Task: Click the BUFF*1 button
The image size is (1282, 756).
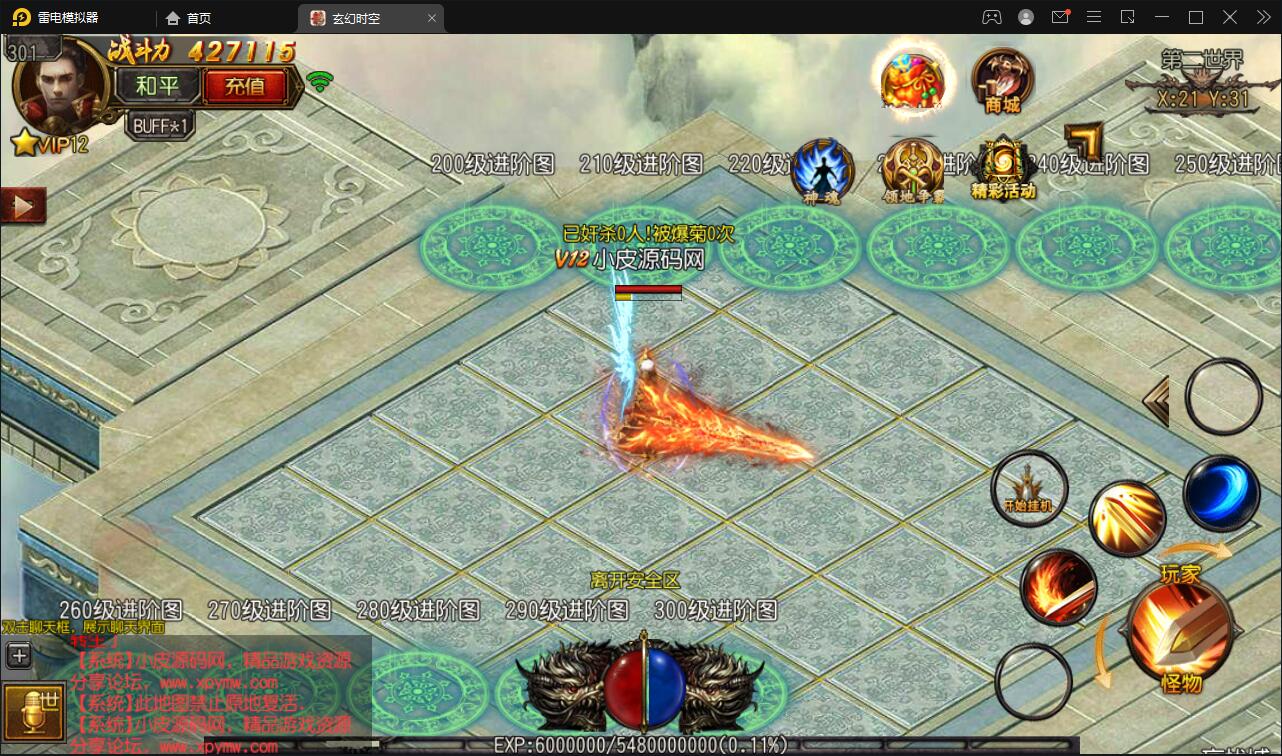Action: [158, 123]
